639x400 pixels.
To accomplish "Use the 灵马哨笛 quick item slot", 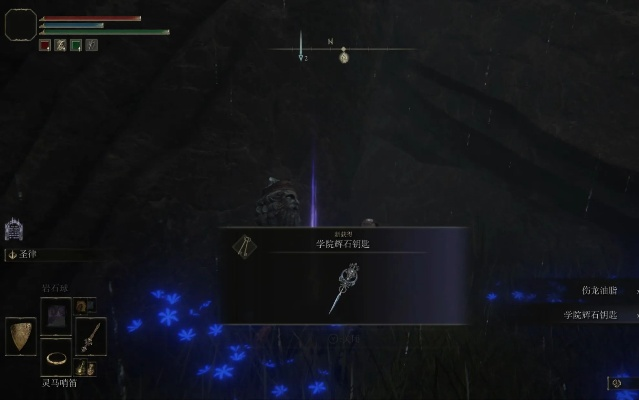I will point(55,356).
